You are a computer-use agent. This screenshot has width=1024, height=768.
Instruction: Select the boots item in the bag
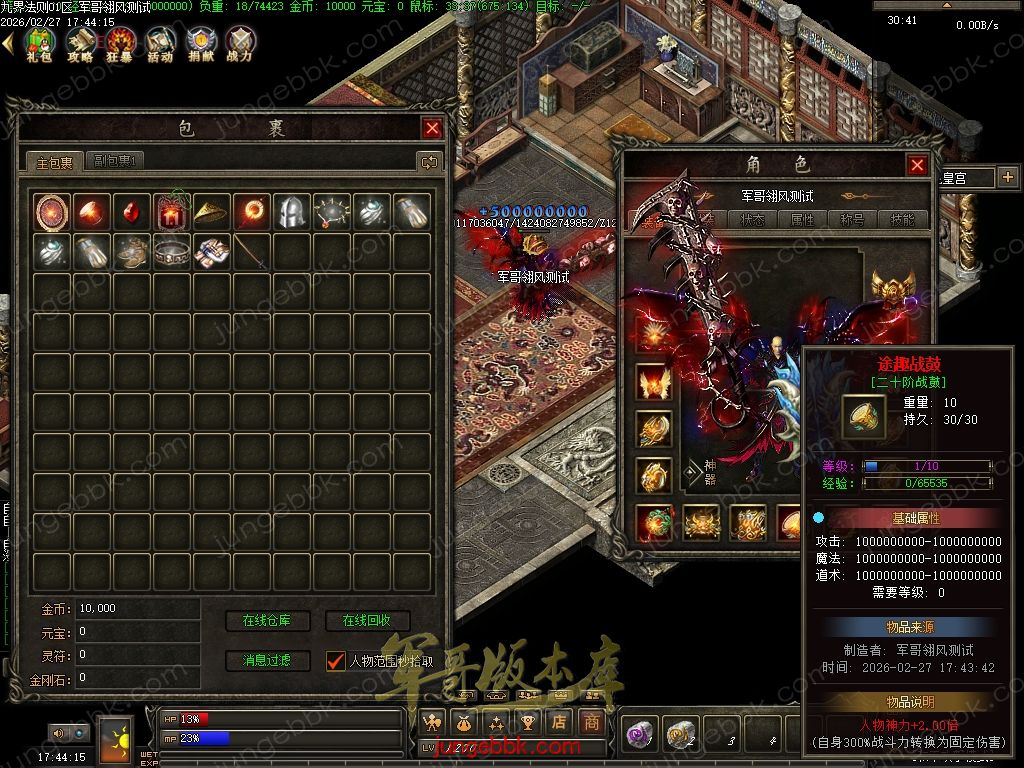click(x=131, y=251)
